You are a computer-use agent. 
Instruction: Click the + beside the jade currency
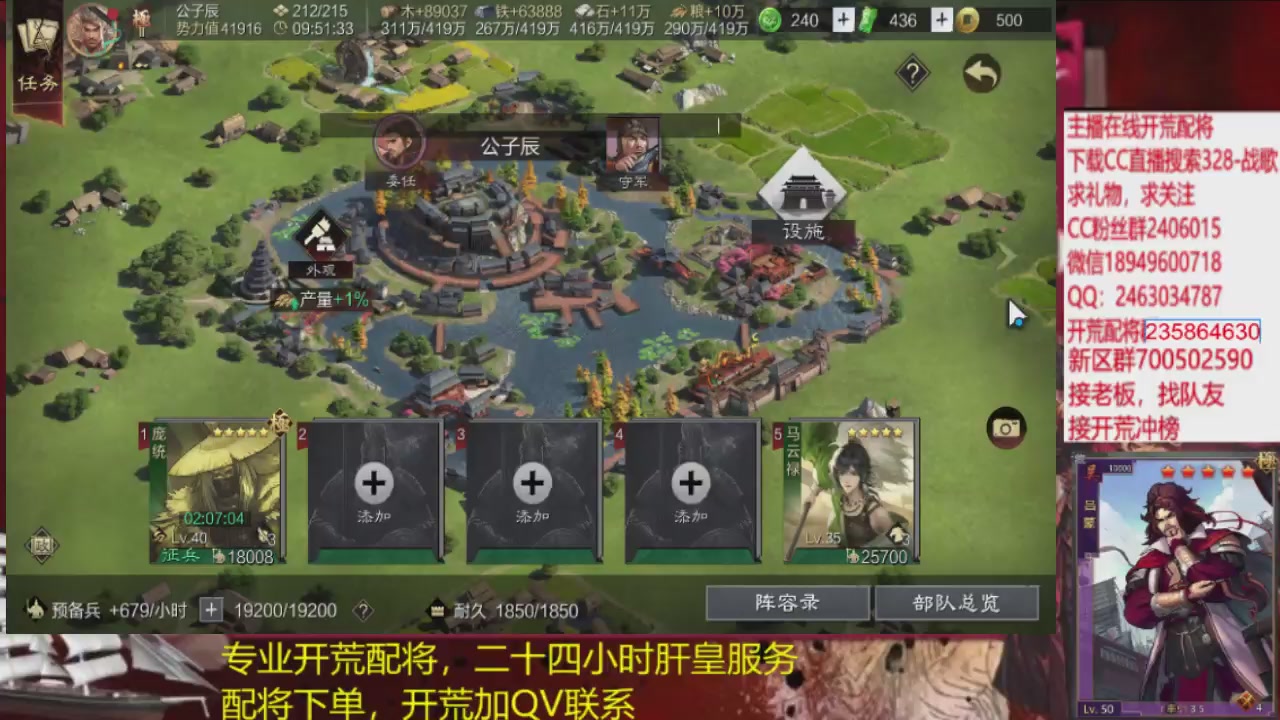coord(842,20)
